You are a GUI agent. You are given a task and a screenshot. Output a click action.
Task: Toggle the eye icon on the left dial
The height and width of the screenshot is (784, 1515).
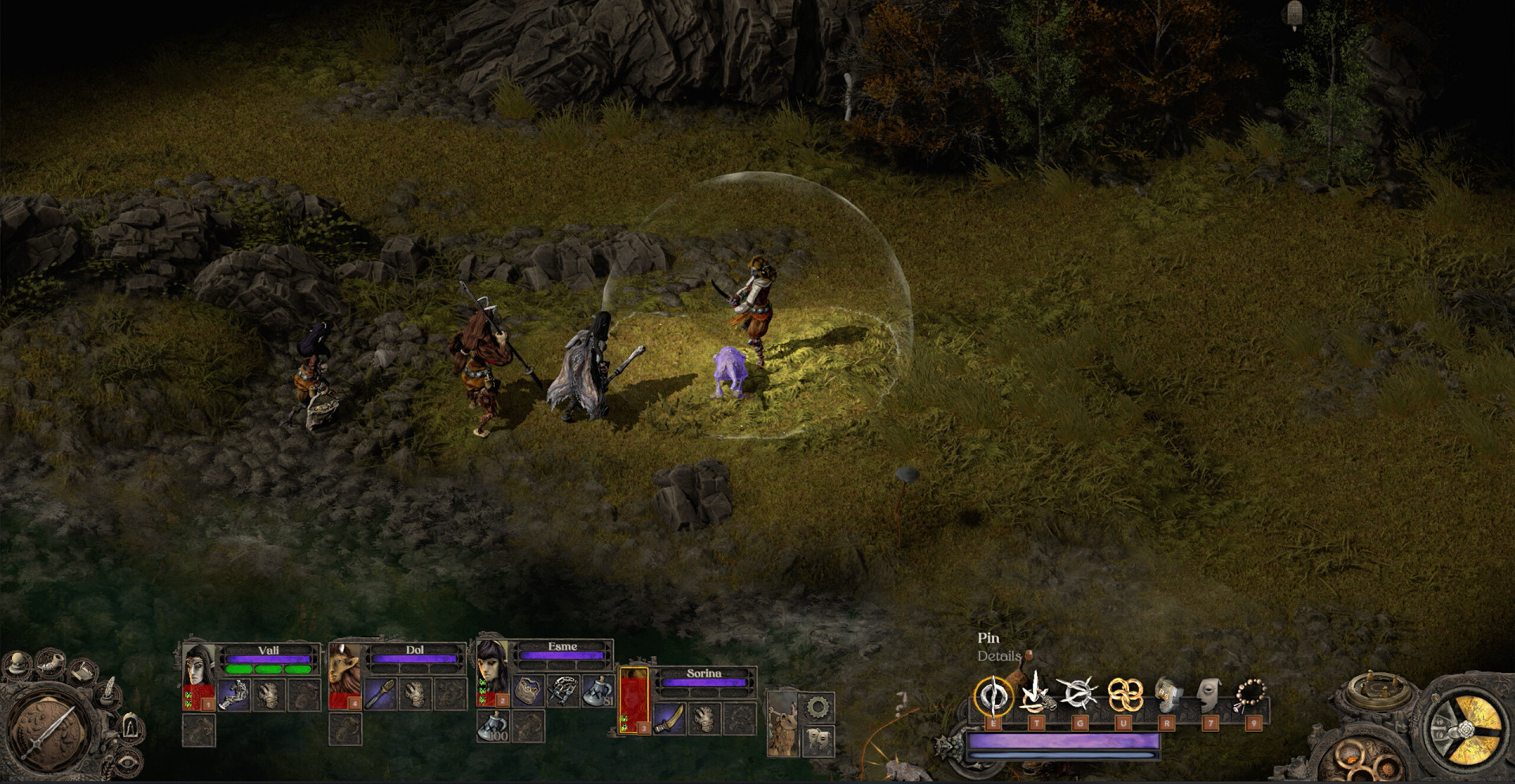pos(129,762)
